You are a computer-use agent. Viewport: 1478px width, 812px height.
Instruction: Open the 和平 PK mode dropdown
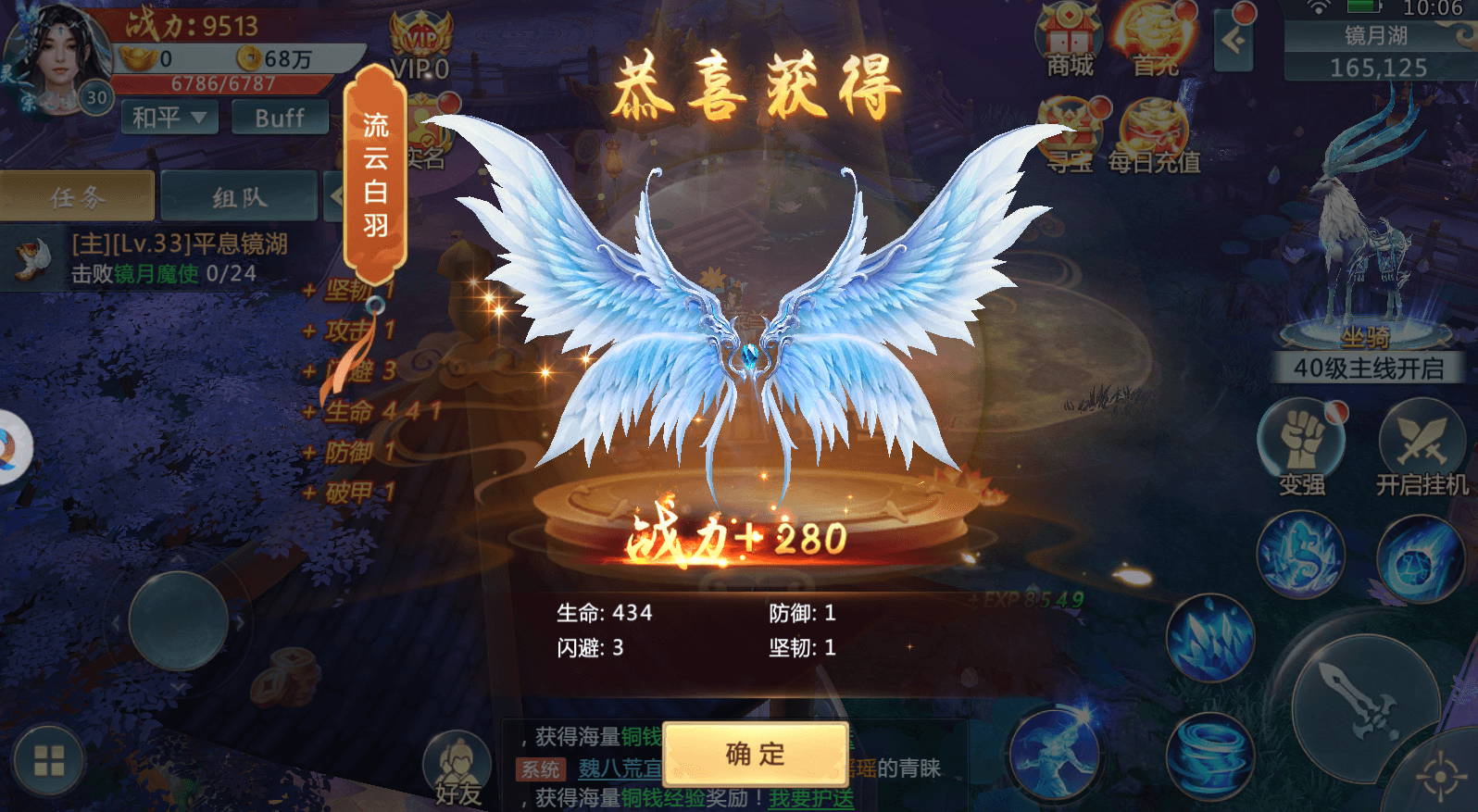point(169,118)
